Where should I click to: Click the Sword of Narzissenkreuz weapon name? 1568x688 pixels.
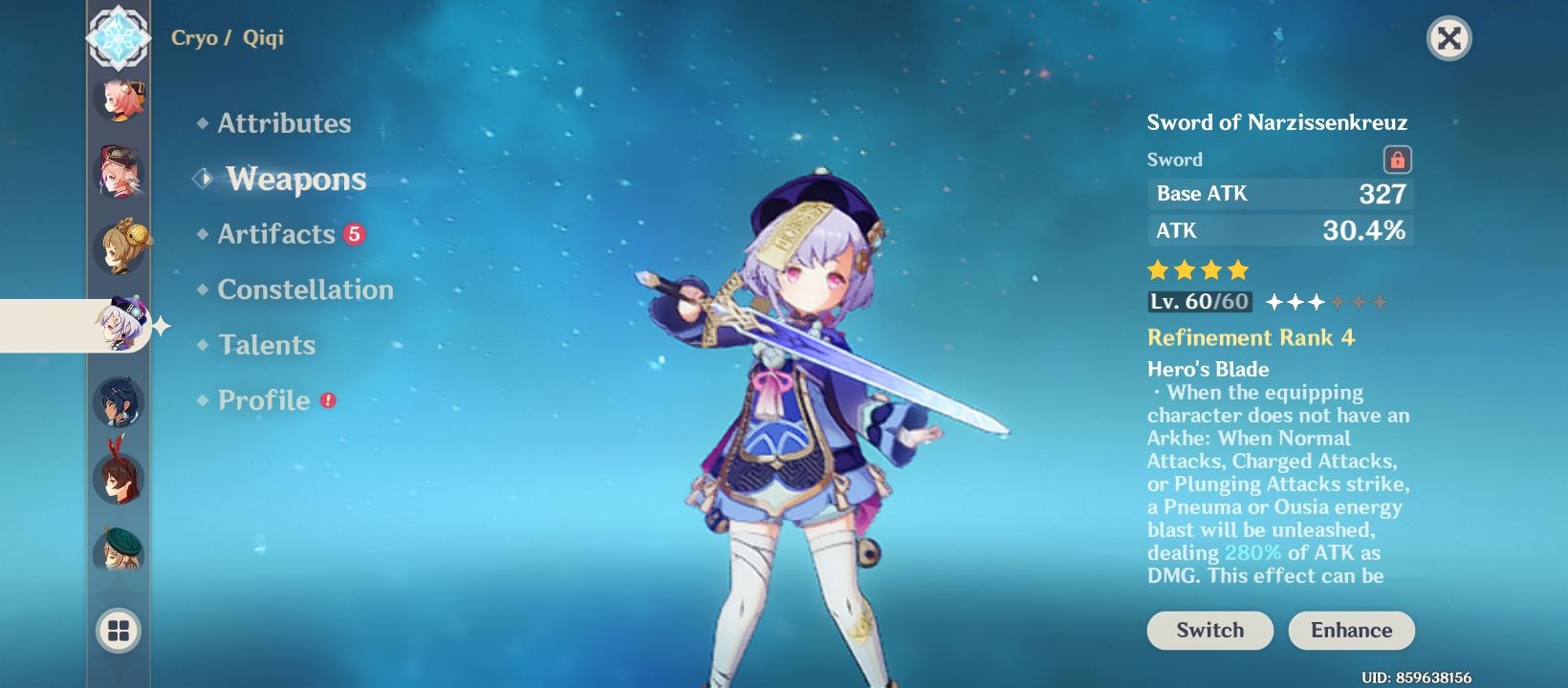[x=1277, y=122]
